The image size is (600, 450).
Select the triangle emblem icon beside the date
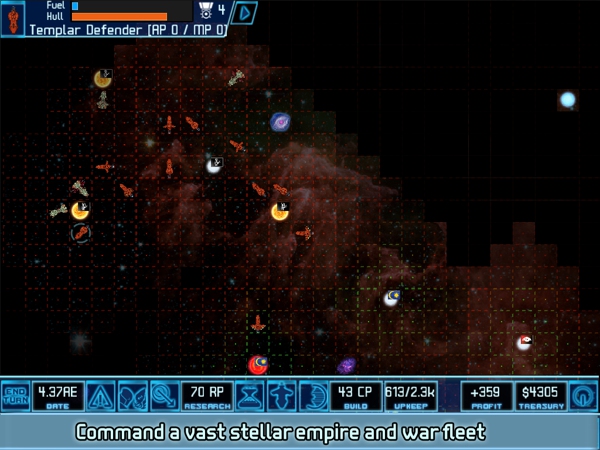[x=100, y=396]
